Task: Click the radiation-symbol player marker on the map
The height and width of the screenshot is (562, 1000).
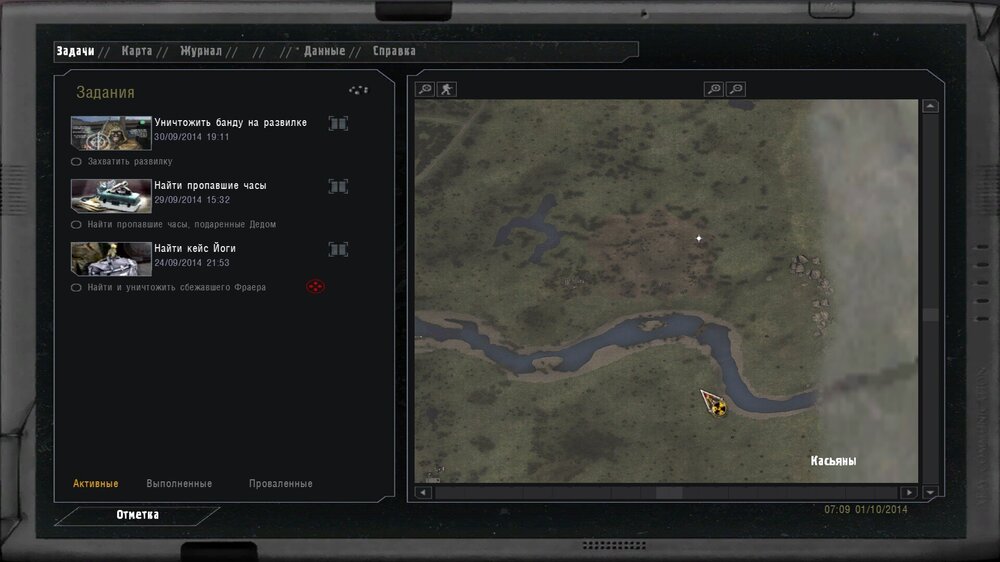Action: pos(716,405)
